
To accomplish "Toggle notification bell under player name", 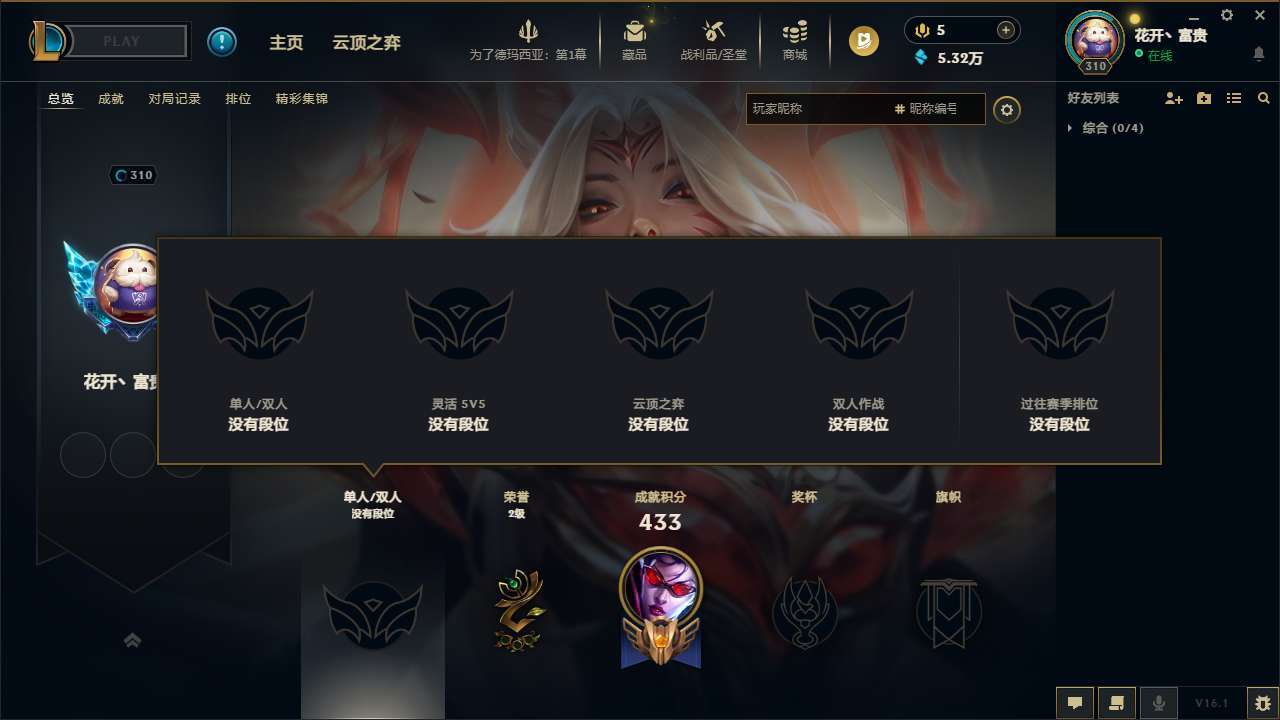I will point(1258,54).
